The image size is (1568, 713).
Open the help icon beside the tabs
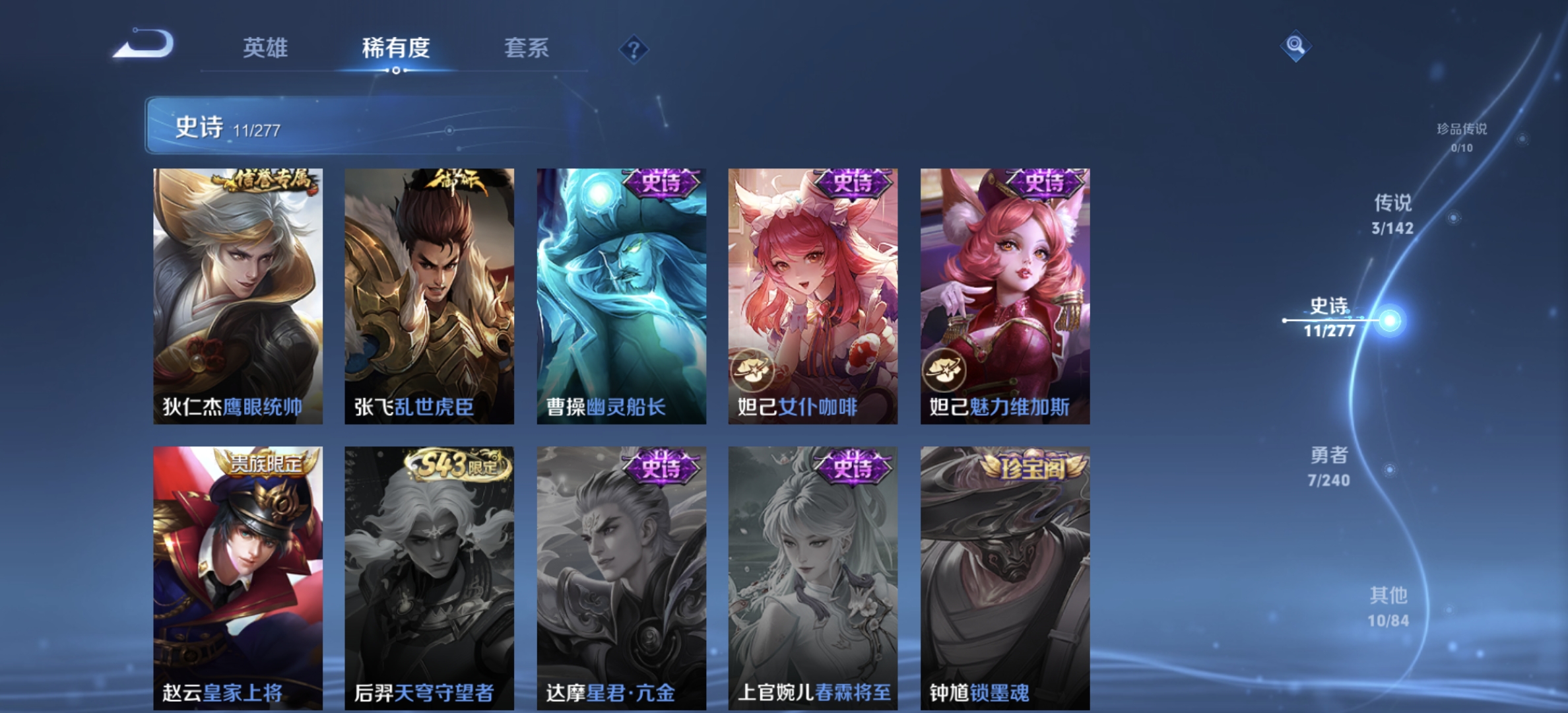(634, 48)
